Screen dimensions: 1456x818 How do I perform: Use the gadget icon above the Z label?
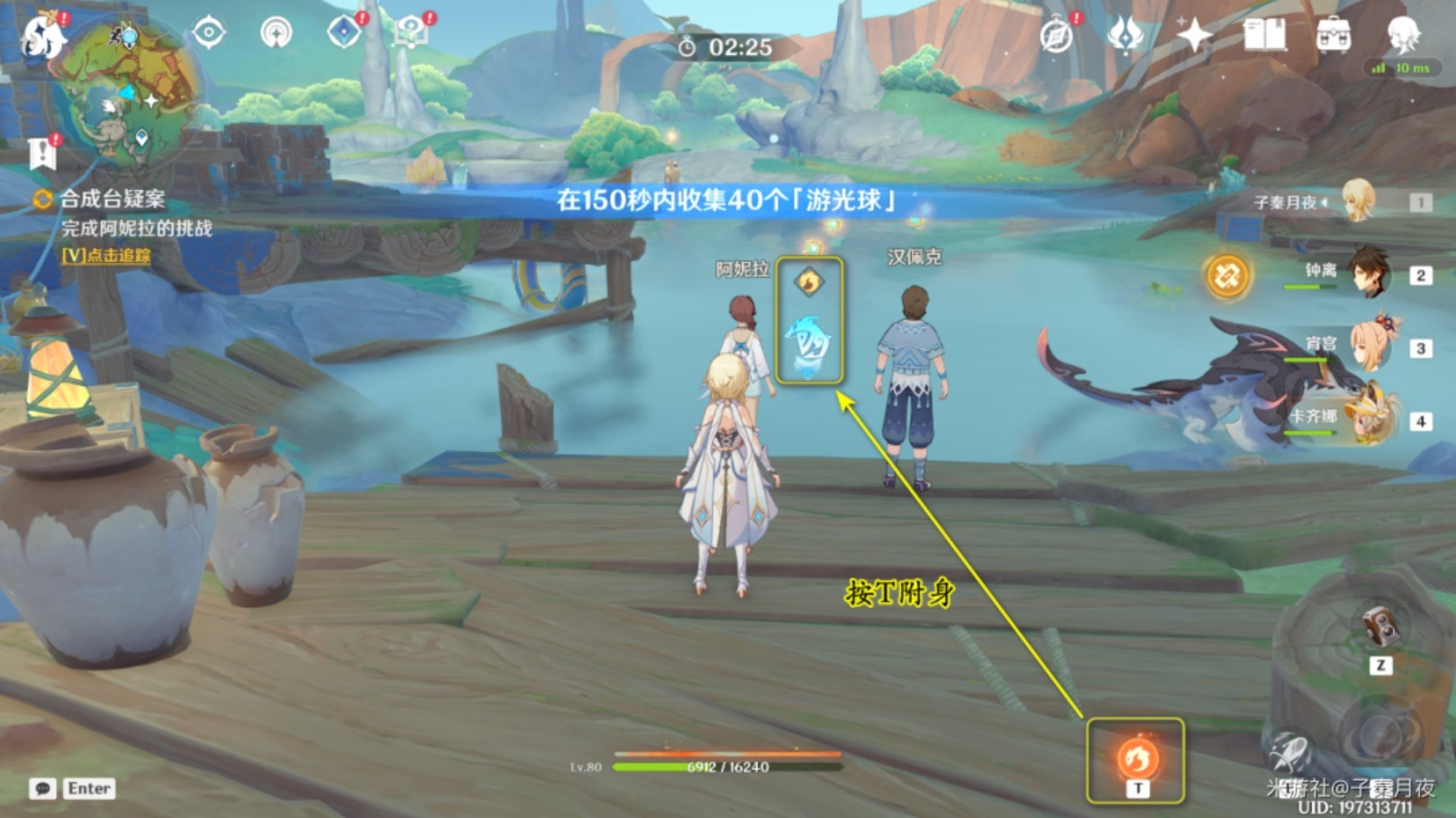point(1379,626)
